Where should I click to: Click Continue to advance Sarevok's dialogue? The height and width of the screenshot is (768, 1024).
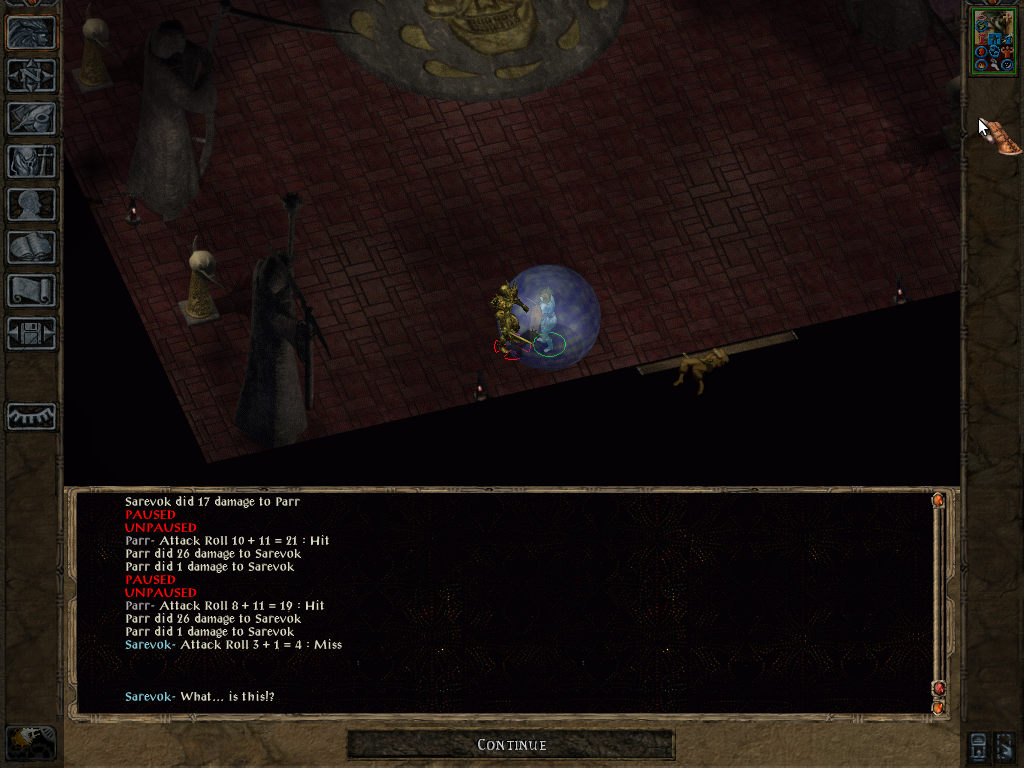coord(511,745)
